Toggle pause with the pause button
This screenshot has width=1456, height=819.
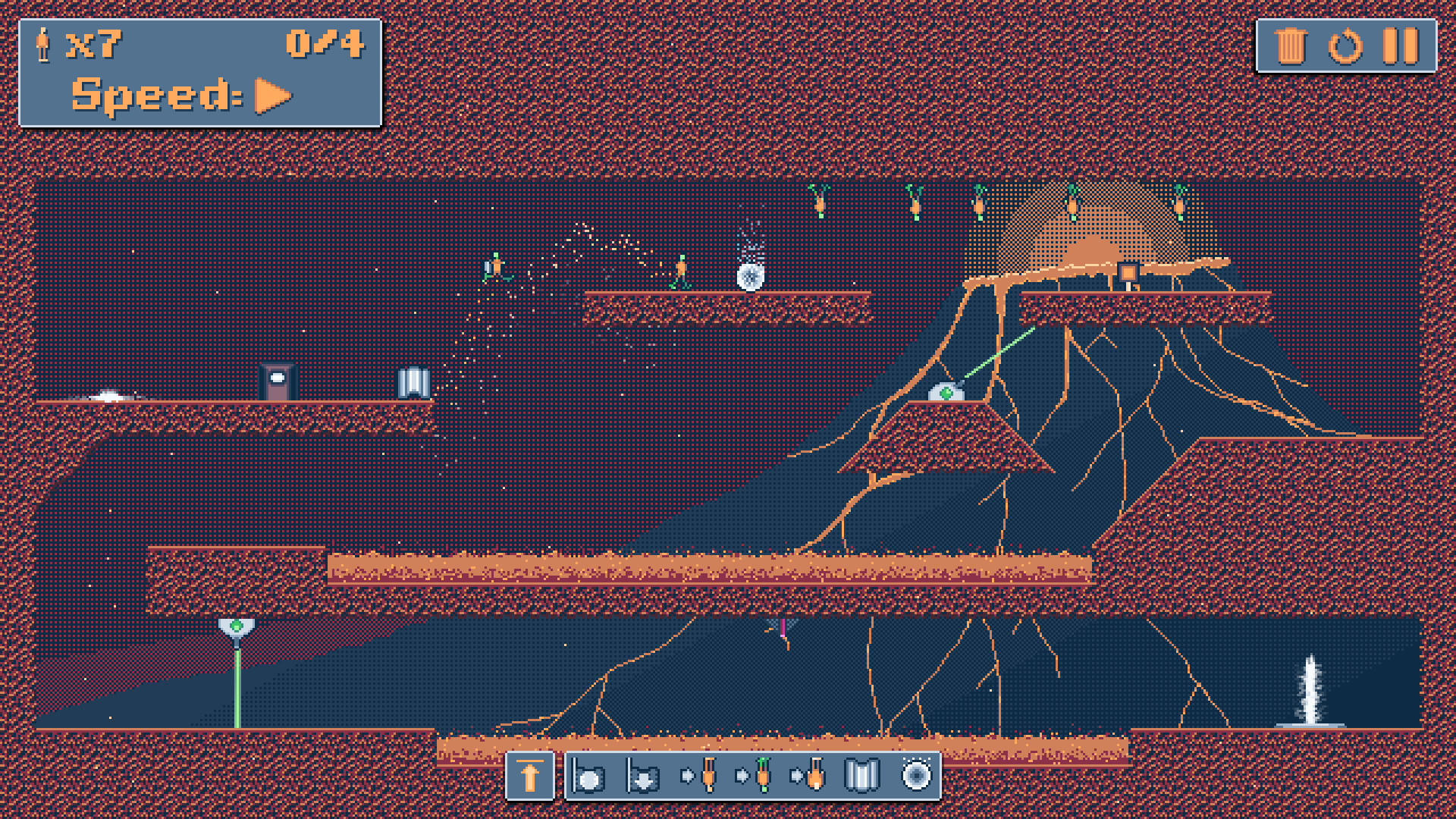[x=1399, y=45]
